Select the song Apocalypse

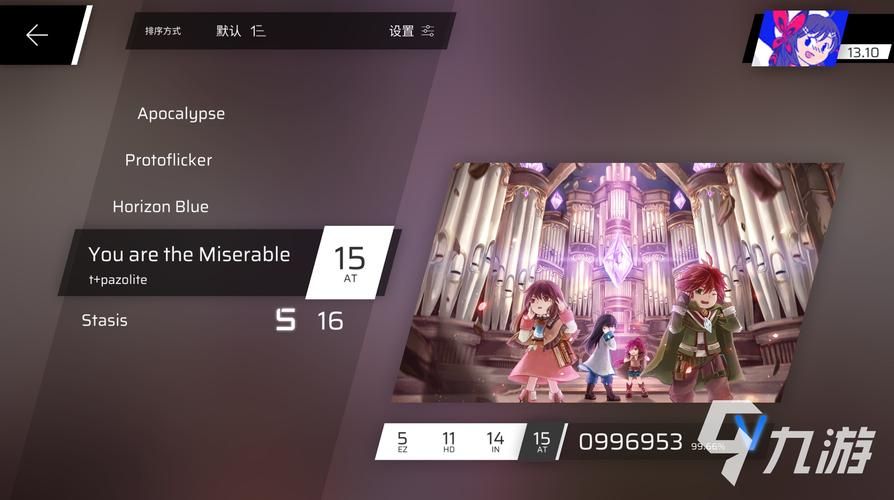181,114
